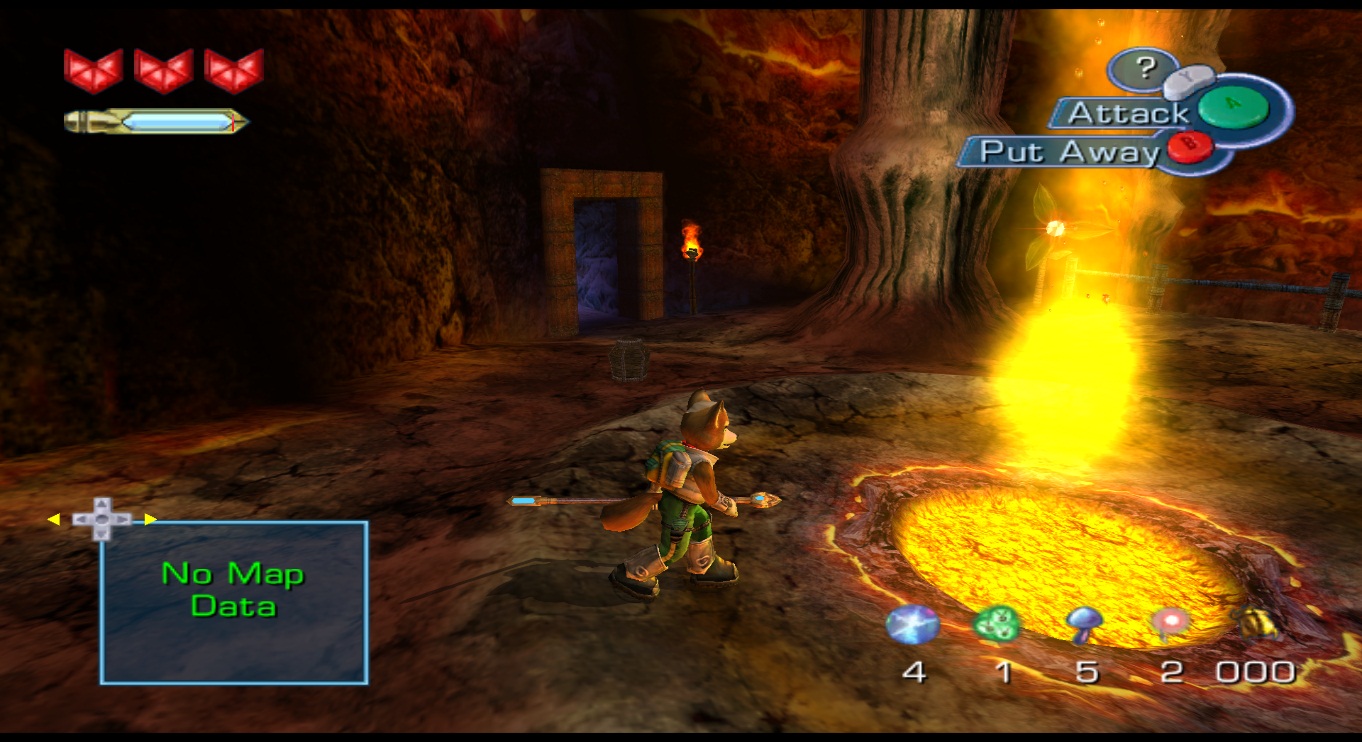The image size is (1362, 742).
Task: Choose the Put Away action label
Action: pos(1070,152)
